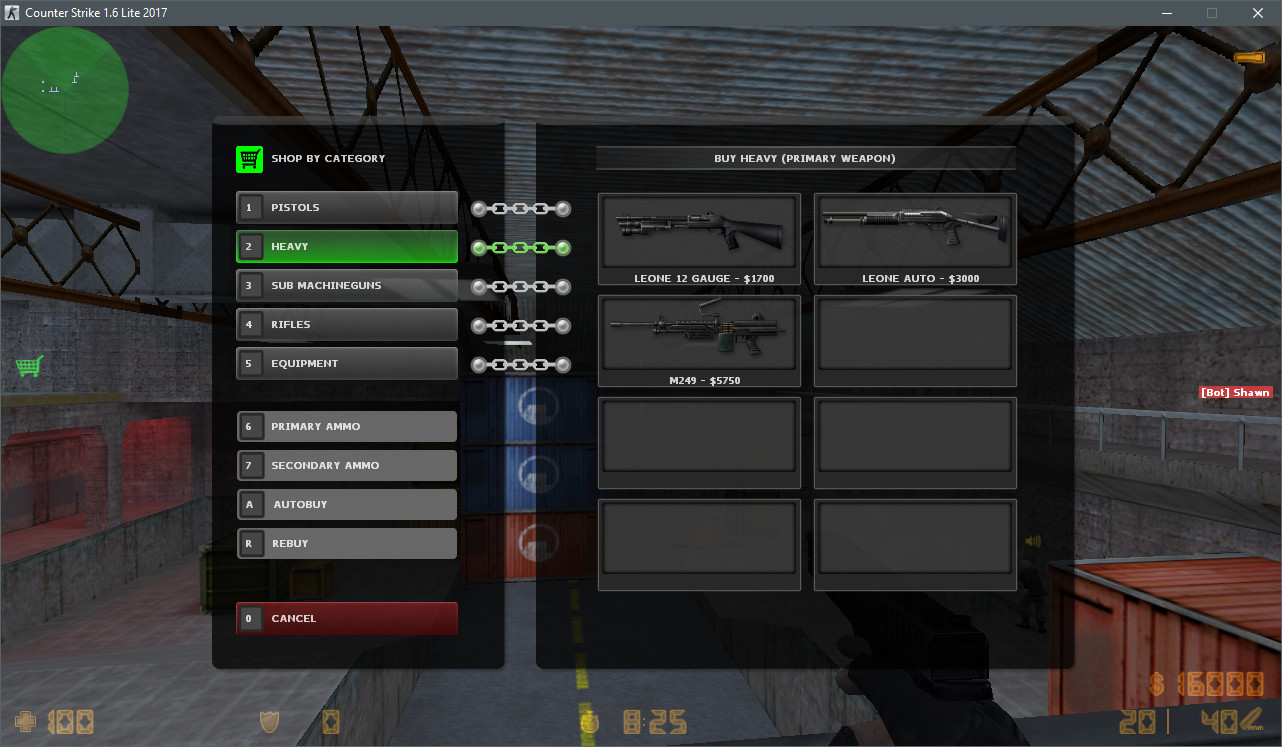Toggle the chain-link indicator beside Rifles

(x=520, y=324)
